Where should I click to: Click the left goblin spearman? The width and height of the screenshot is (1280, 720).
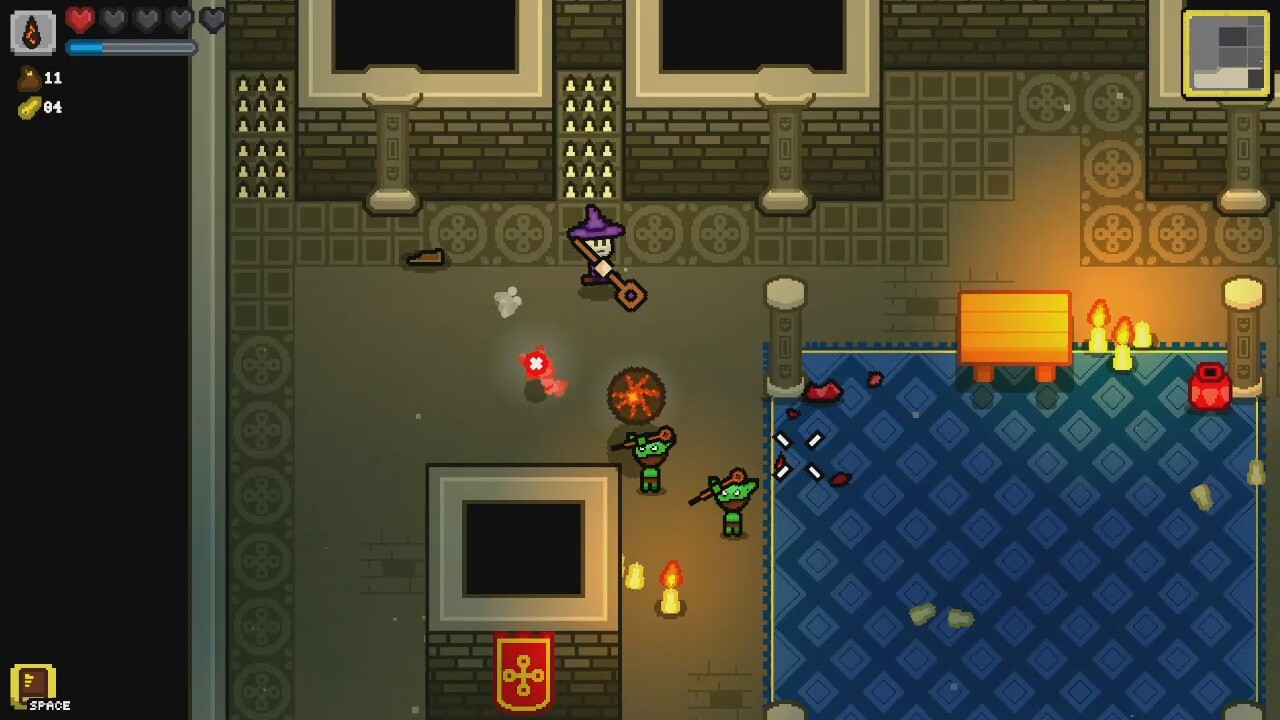[x=650, y=460]
